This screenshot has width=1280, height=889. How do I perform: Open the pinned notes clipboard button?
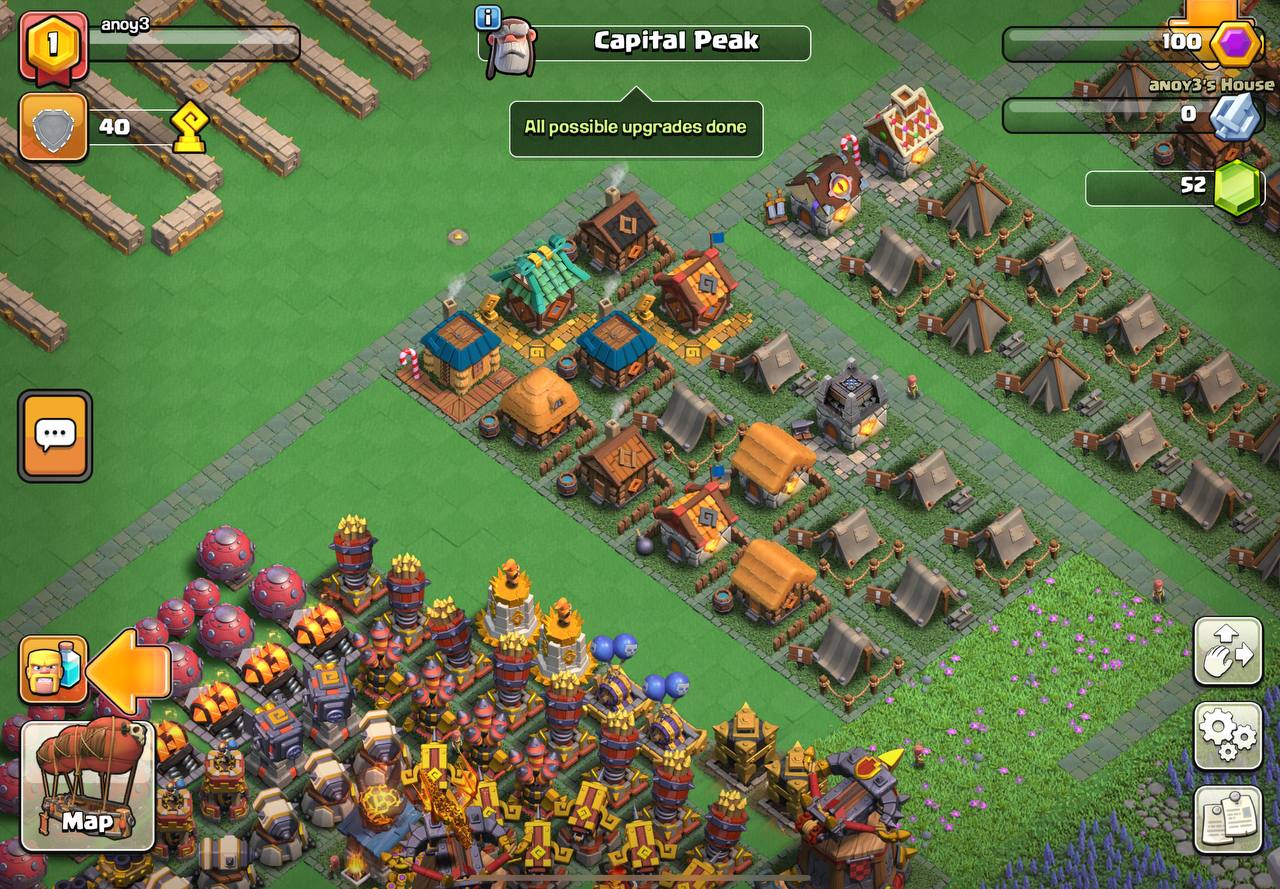pyautogui.click(x=1227, y=819)
